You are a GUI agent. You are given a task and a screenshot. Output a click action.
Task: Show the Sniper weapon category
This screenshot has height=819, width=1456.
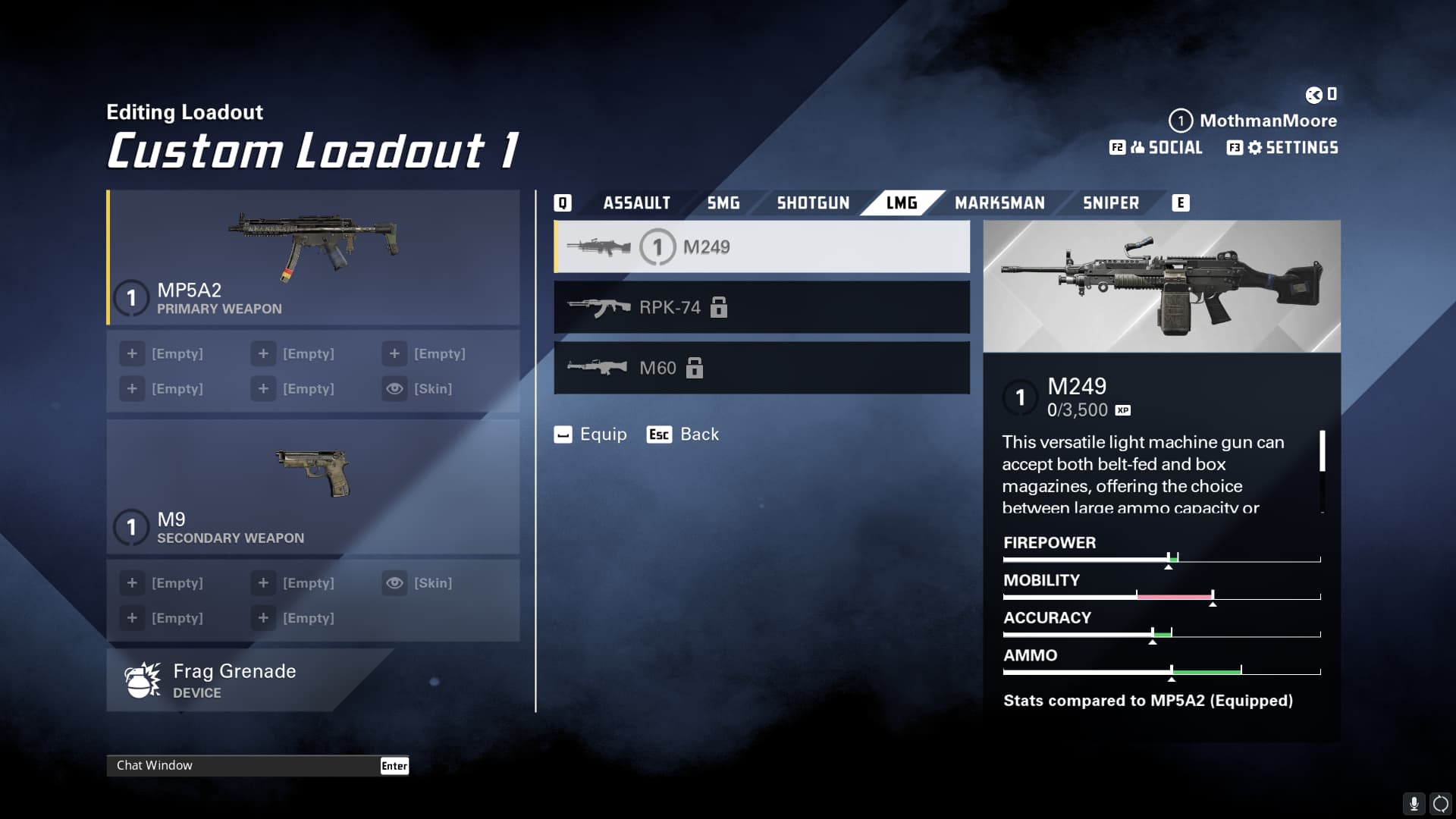[x=1110, y=203]
